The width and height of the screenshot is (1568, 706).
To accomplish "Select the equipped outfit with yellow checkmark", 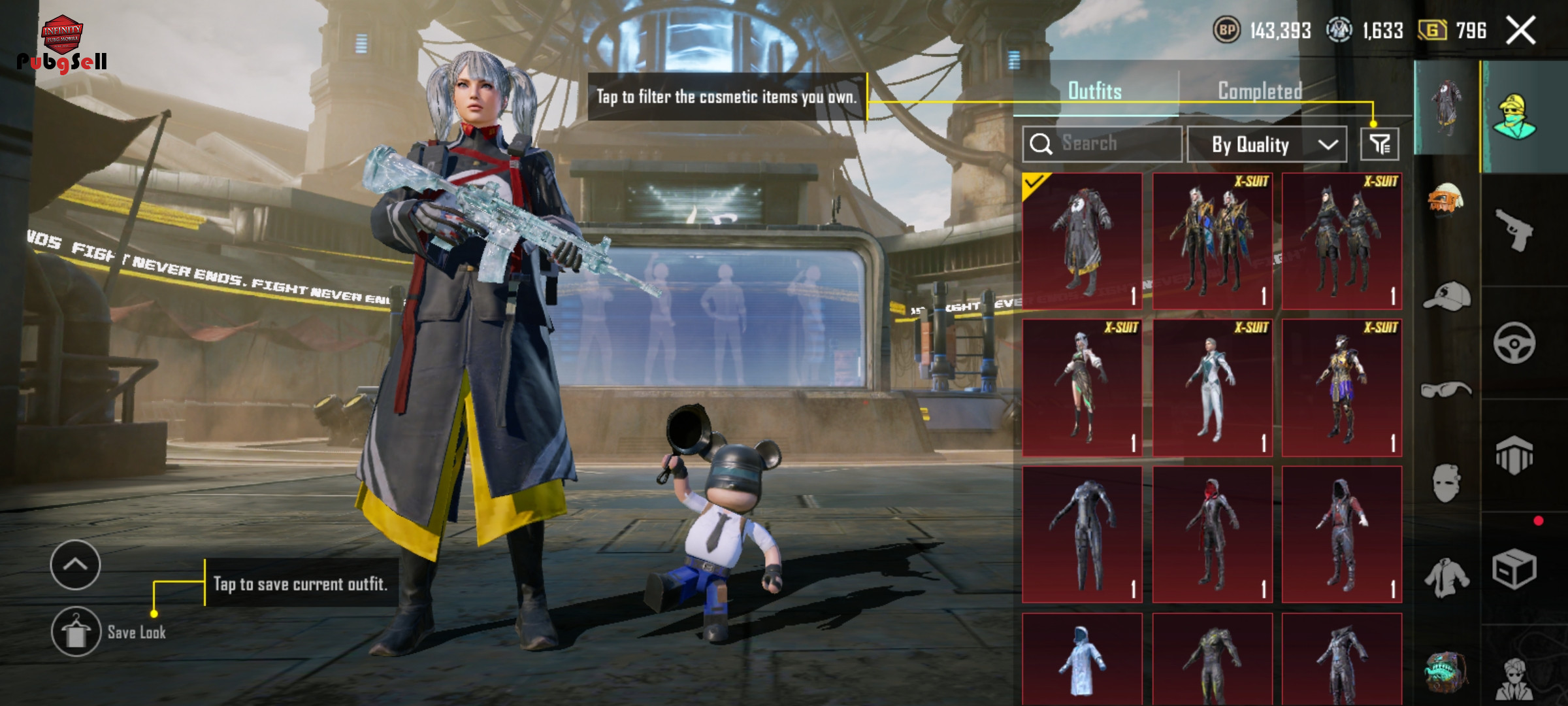I will pyautogui.click(x=1083, y=241).
